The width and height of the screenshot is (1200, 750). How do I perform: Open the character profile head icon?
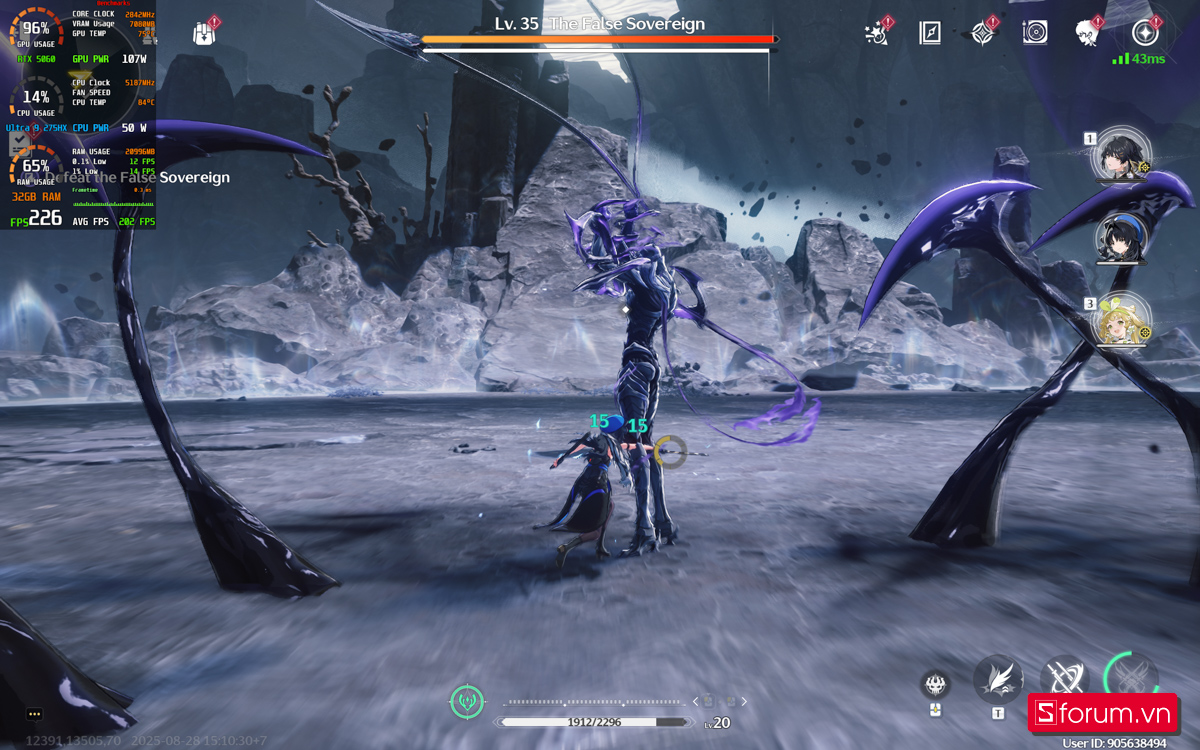[x=1088, y=32]
